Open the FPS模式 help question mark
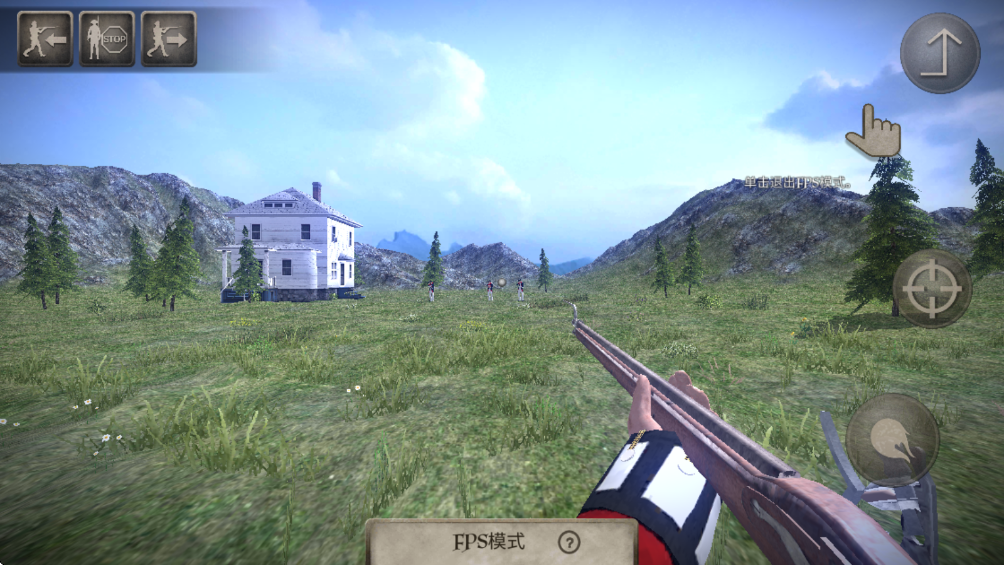The width and height of the screenshot is (1004, 565). click(x=569, y=543)
